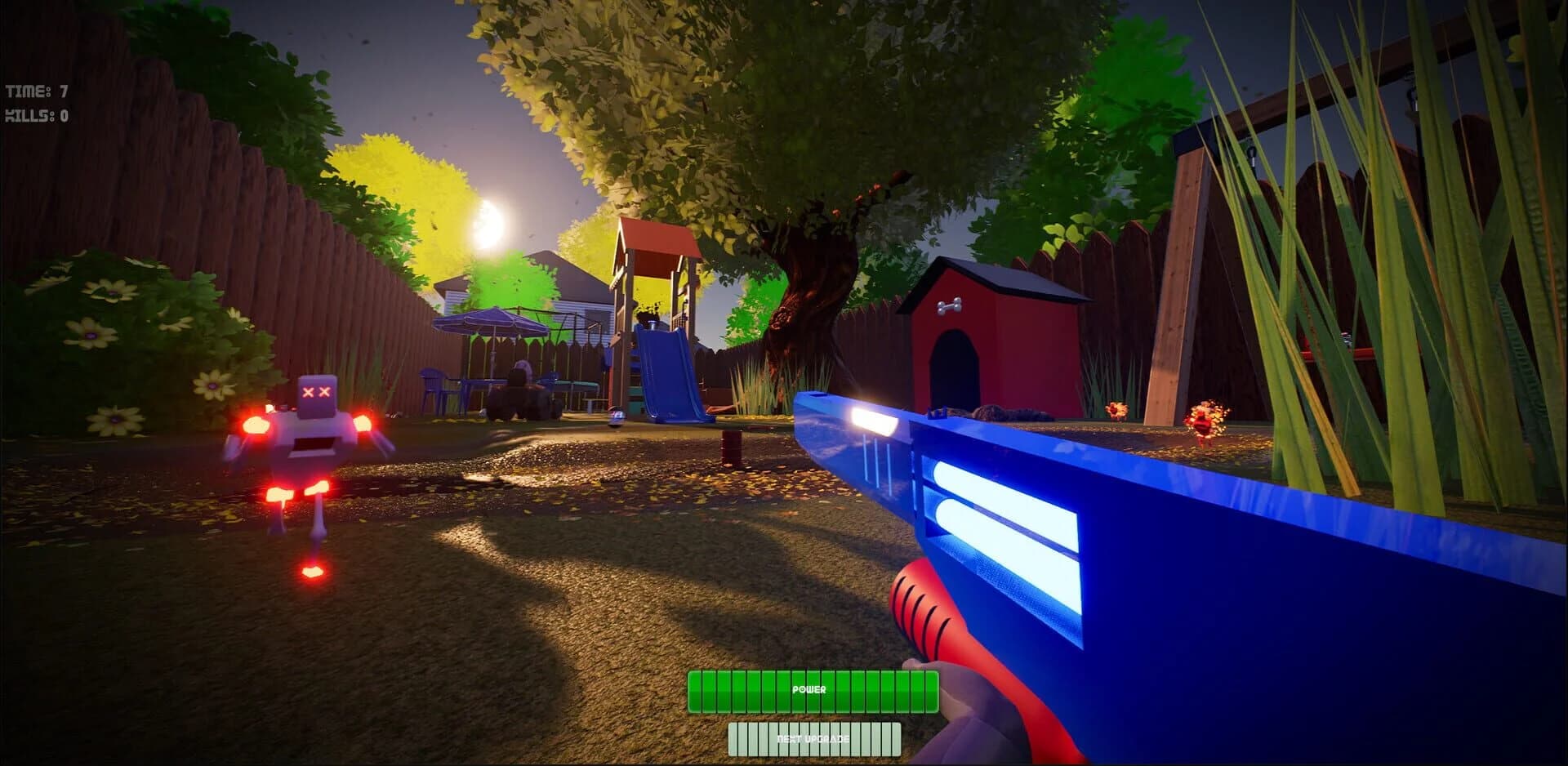
Task: Click the ball lying near the slide
Action: coord(617,418)
